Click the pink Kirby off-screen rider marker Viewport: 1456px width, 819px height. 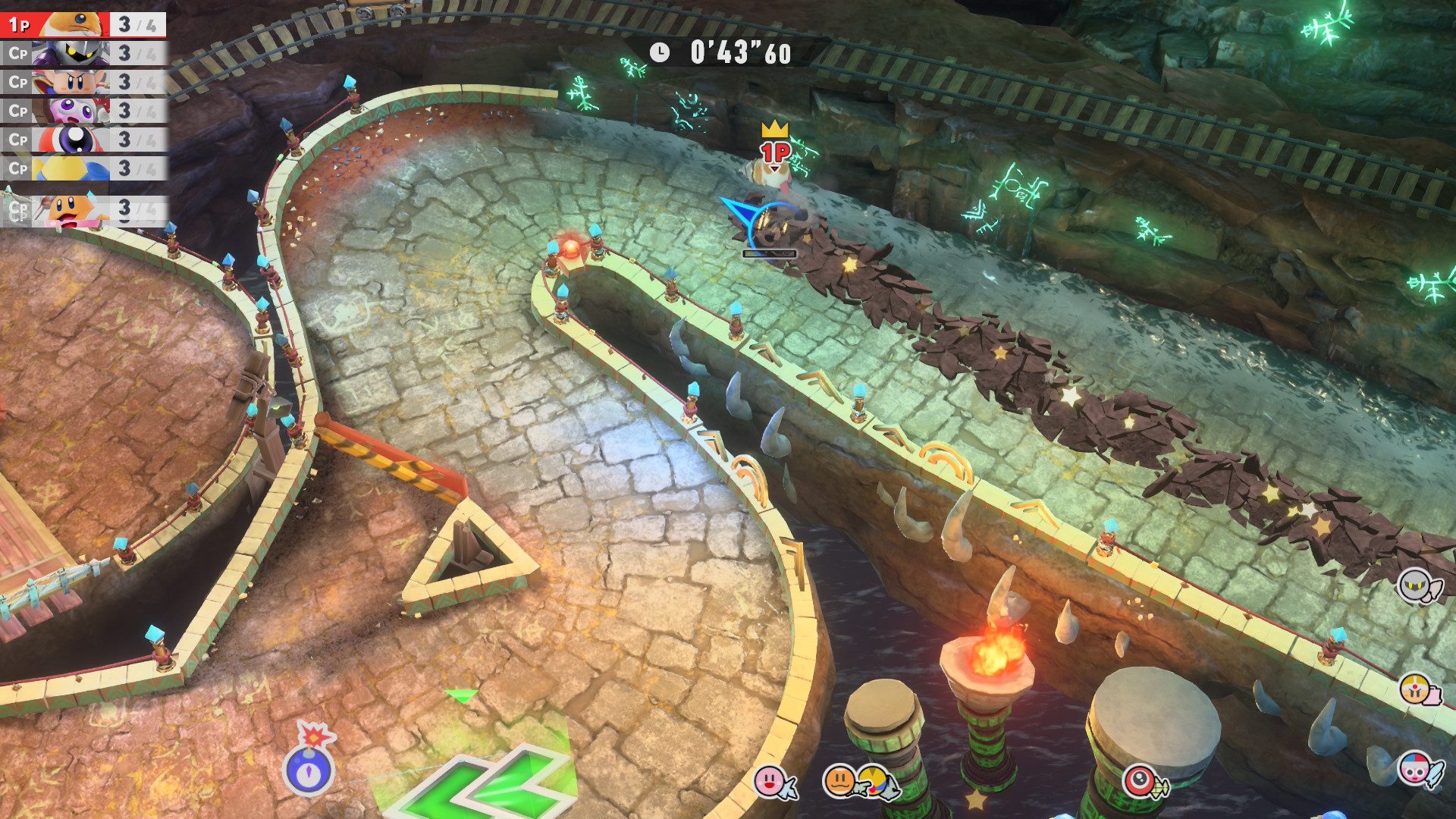[772, 781]
